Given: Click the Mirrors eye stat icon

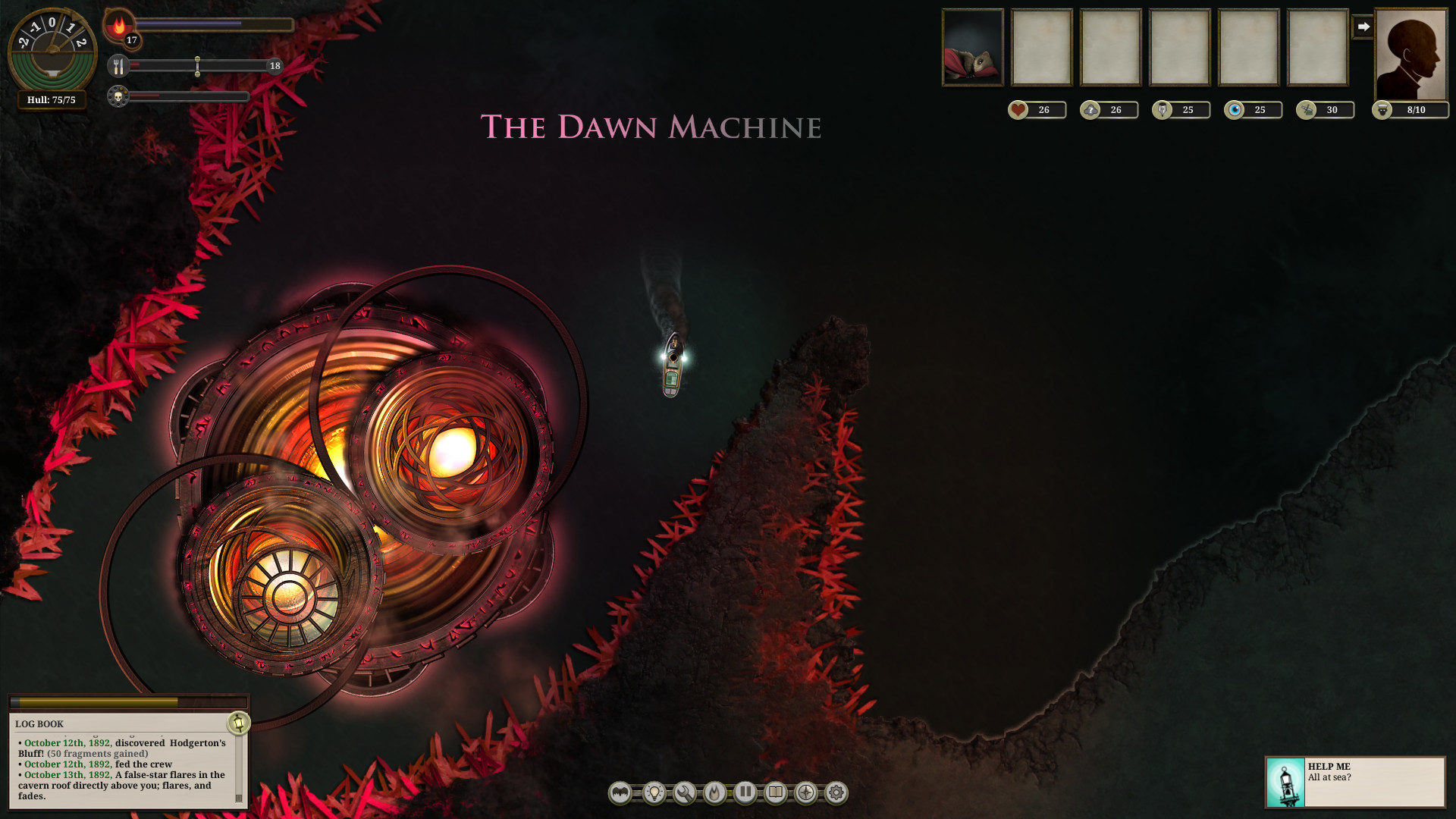Looking at the screenshot, I should pos(1236,109).
